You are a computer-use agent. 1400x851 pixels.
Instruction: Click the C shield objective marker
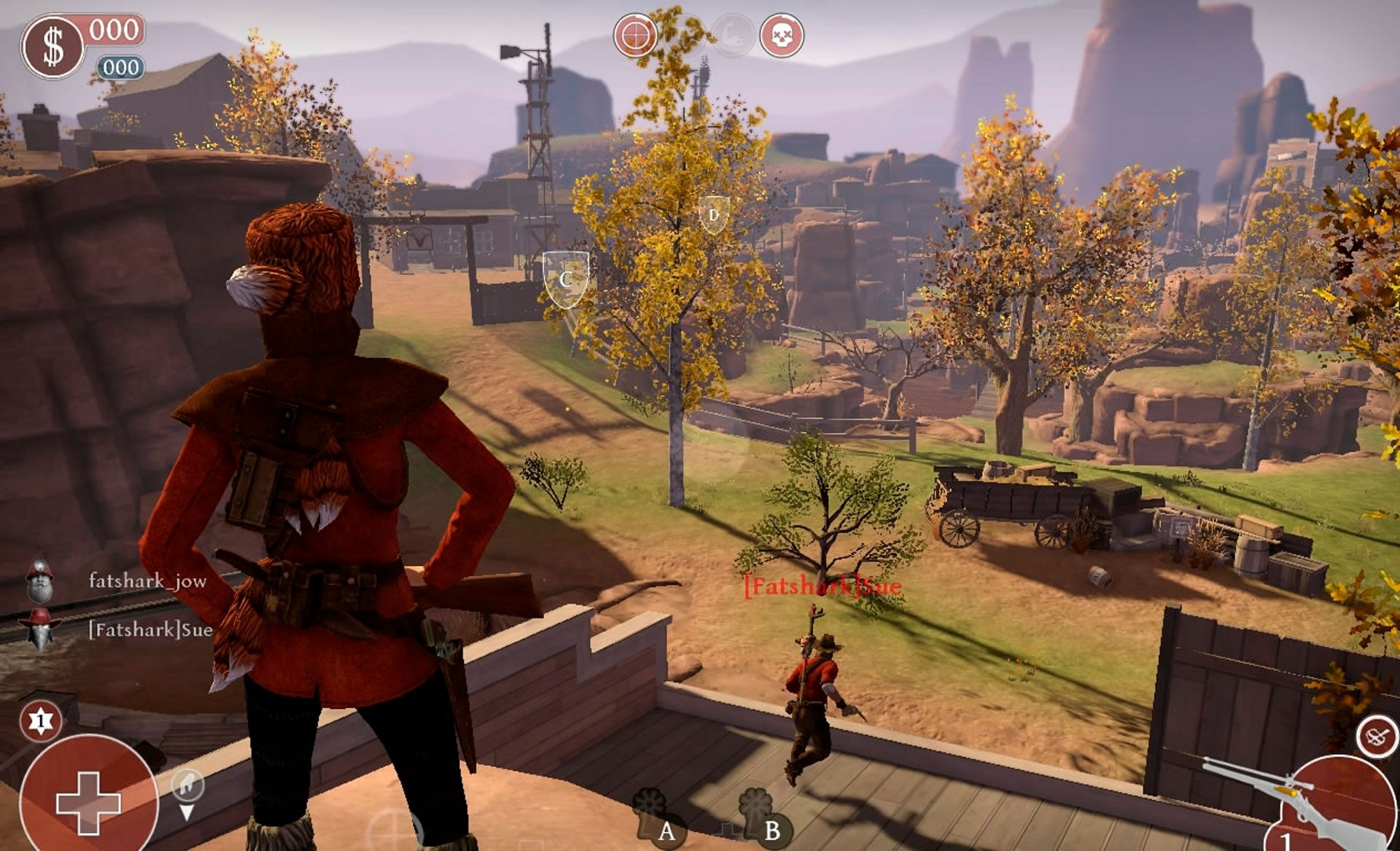tap(566, 279)
